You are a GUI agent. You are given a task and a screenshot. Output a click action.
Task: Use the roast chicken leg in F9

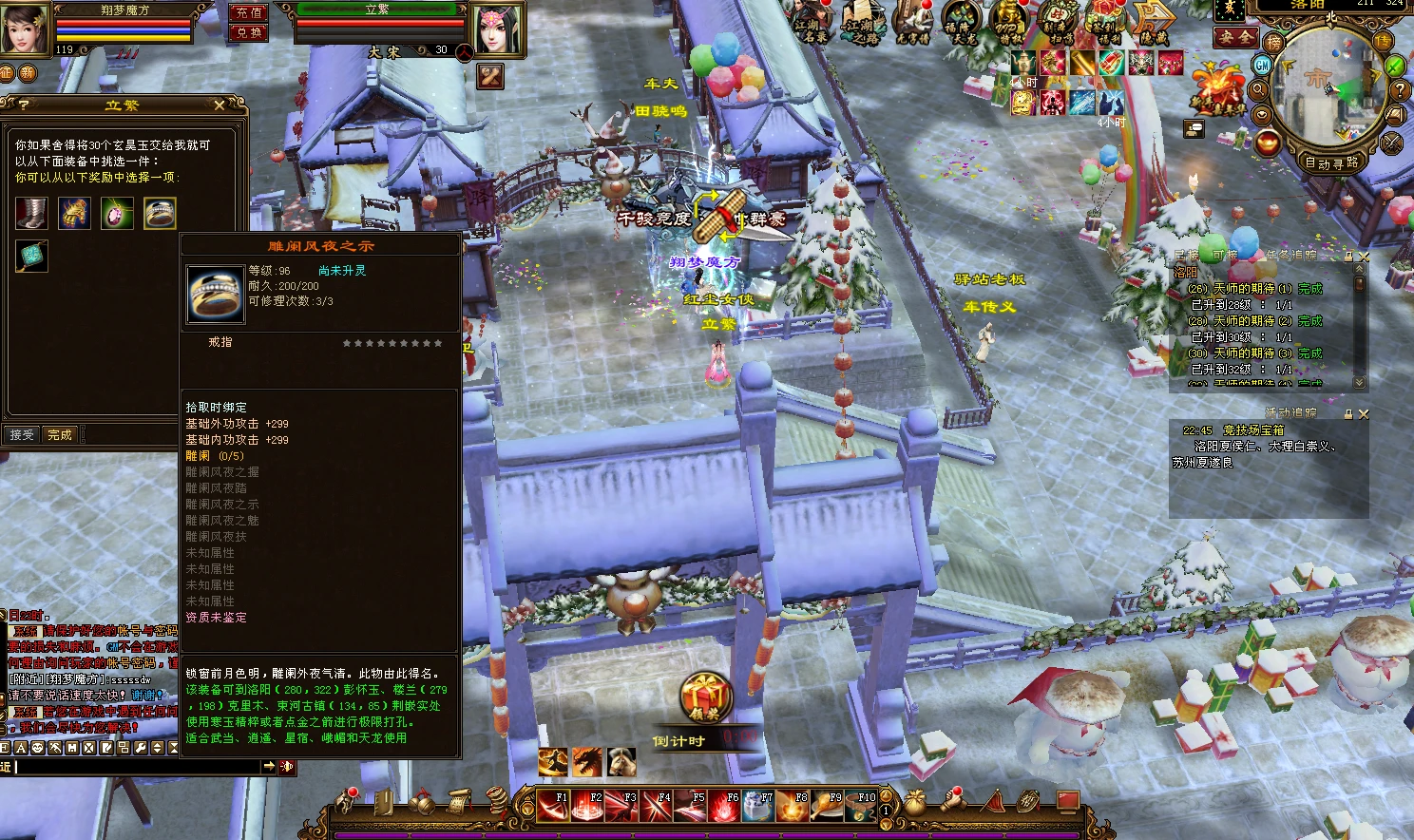827,806
